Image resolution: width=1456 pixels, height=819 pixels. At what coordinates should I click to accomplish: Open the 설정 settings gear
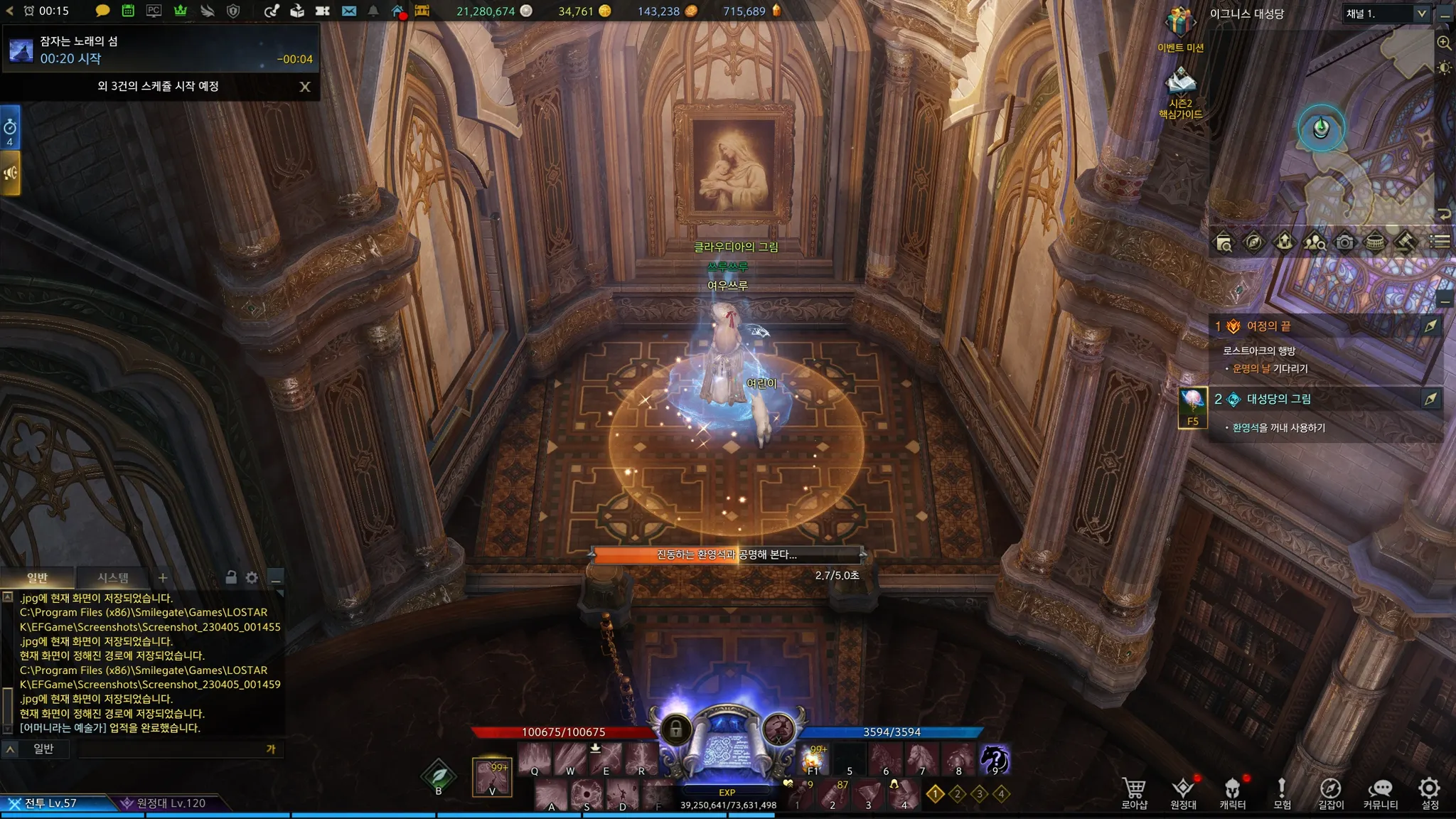coord(1430,793)
